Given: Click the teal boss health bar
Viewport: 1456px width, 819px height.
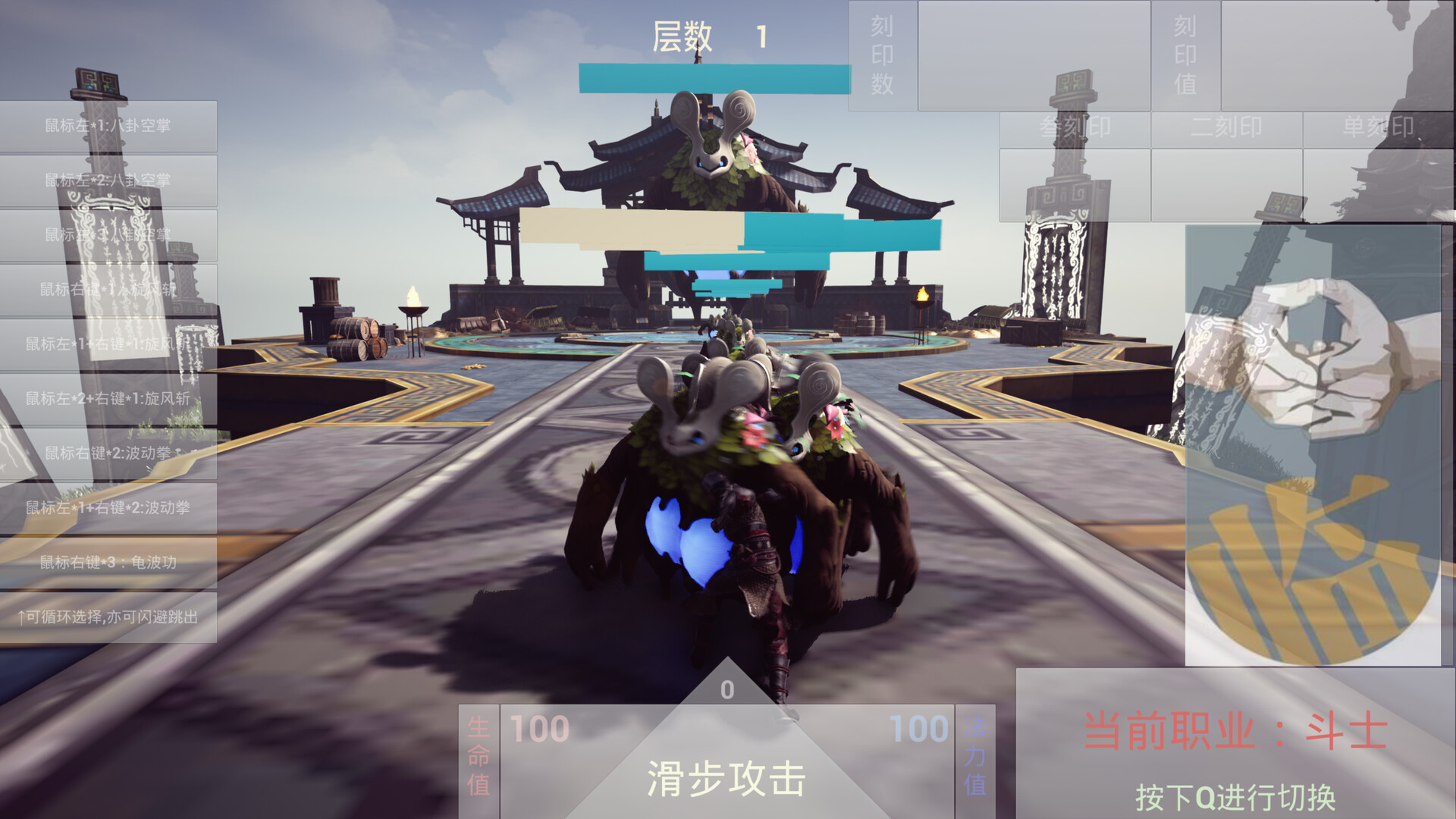Looking at the screenshot, I should [715, 75].
